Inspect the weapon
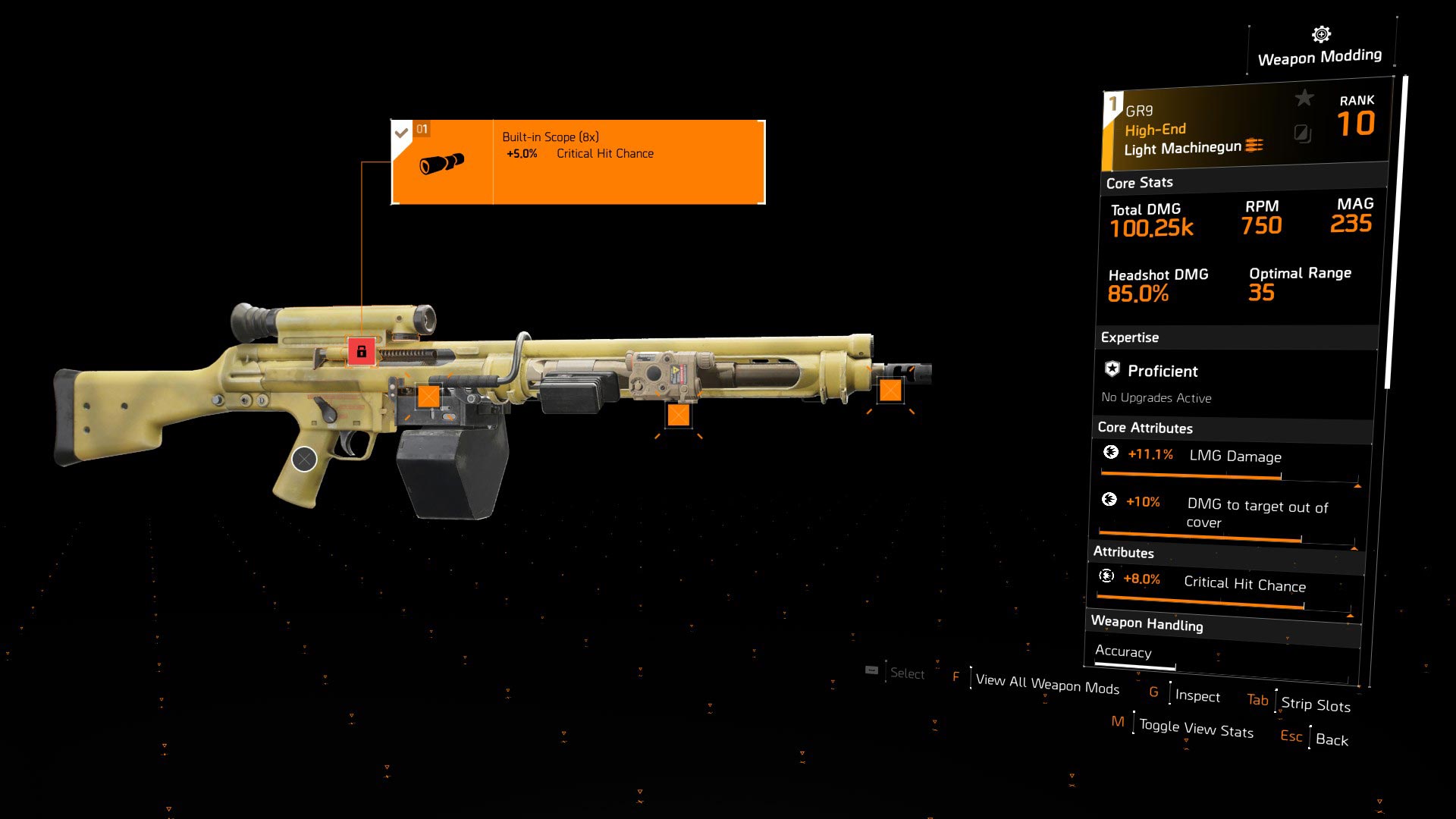Screen dimensions: 1456x819 click(x=1197, y=696)
